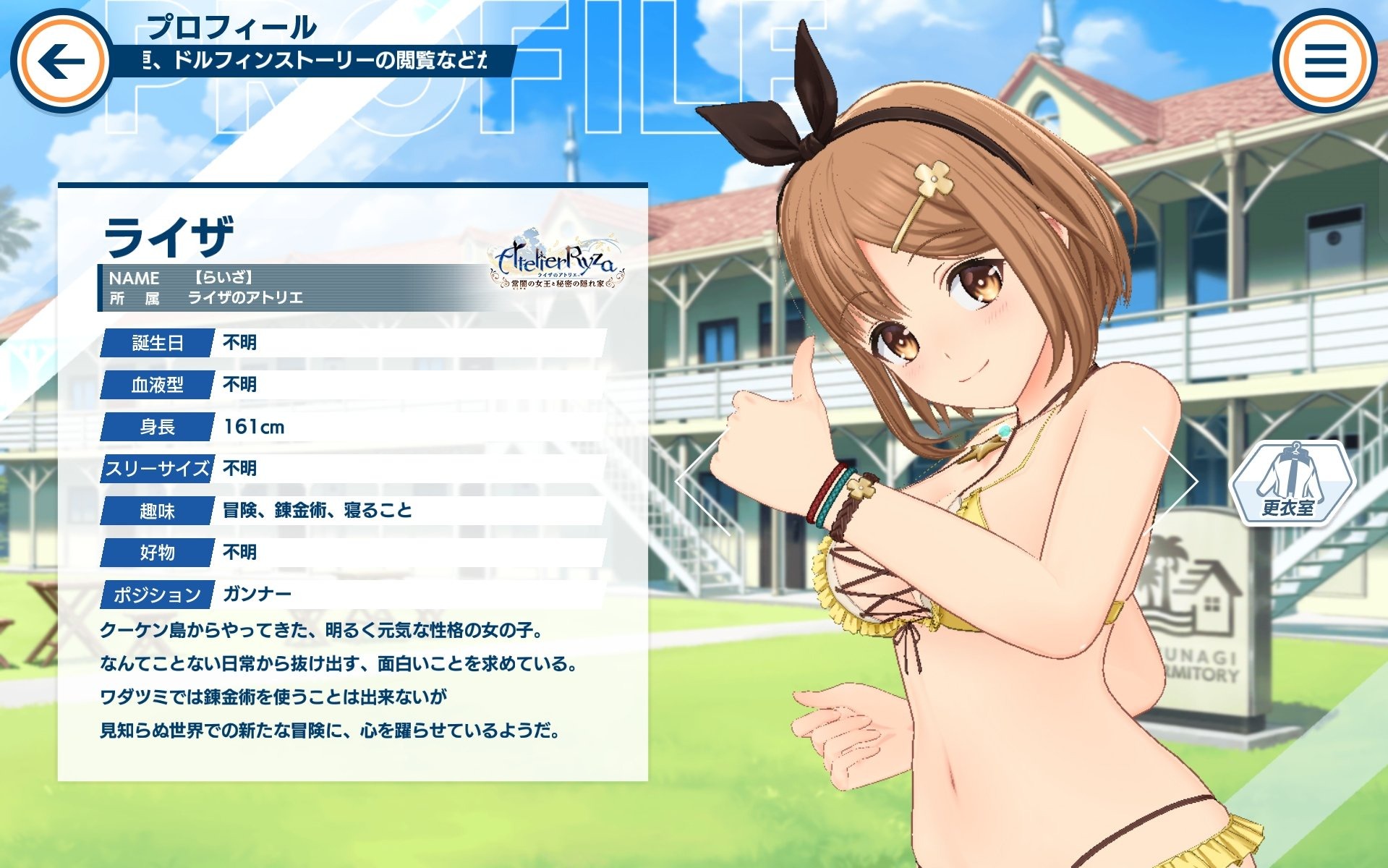Go back with the arrow button
The width and height of the screenshot is (1388, 868).
point(61,61)
